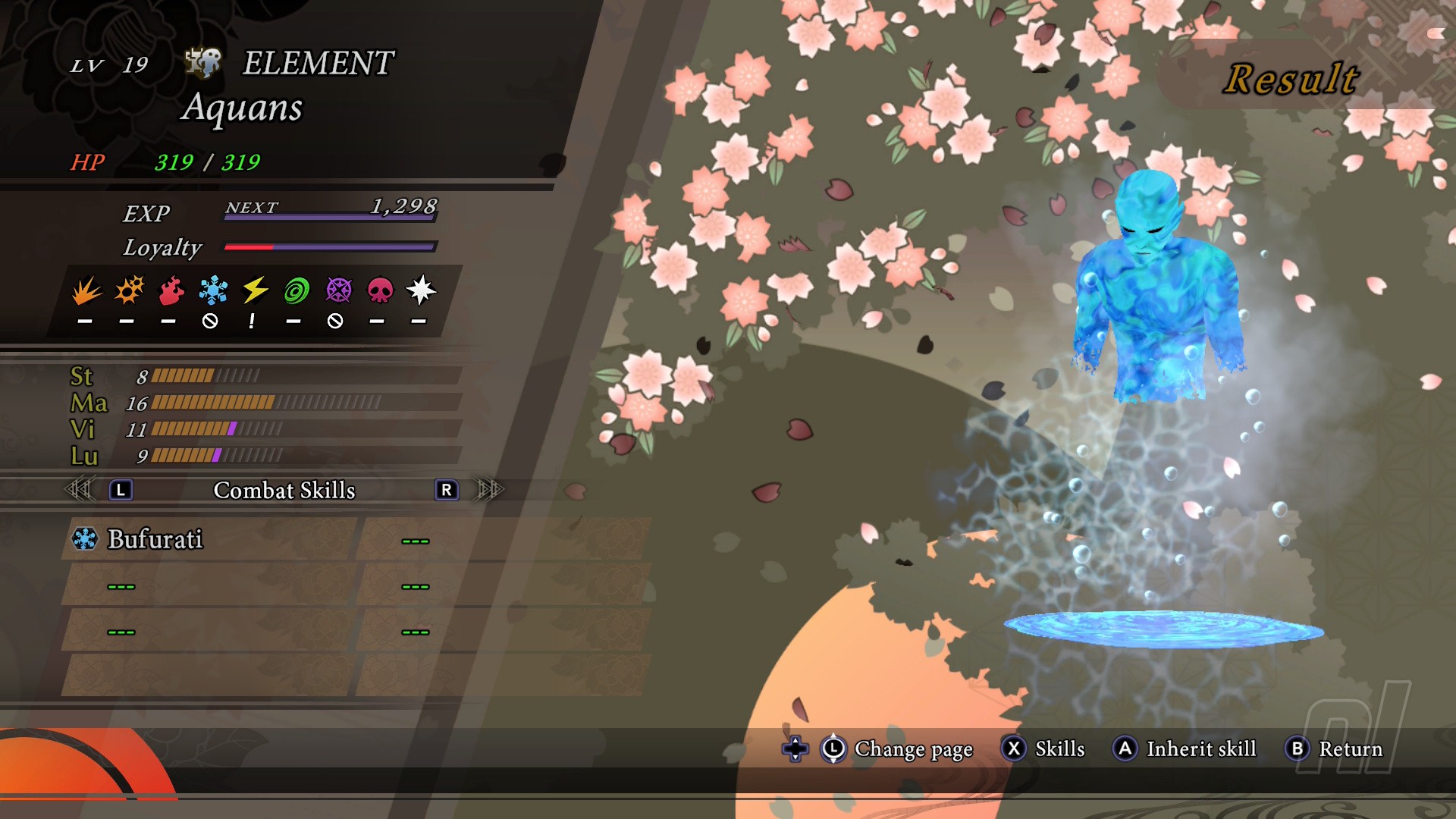Select the ice affinity snowflake icon

click(213, 290)
